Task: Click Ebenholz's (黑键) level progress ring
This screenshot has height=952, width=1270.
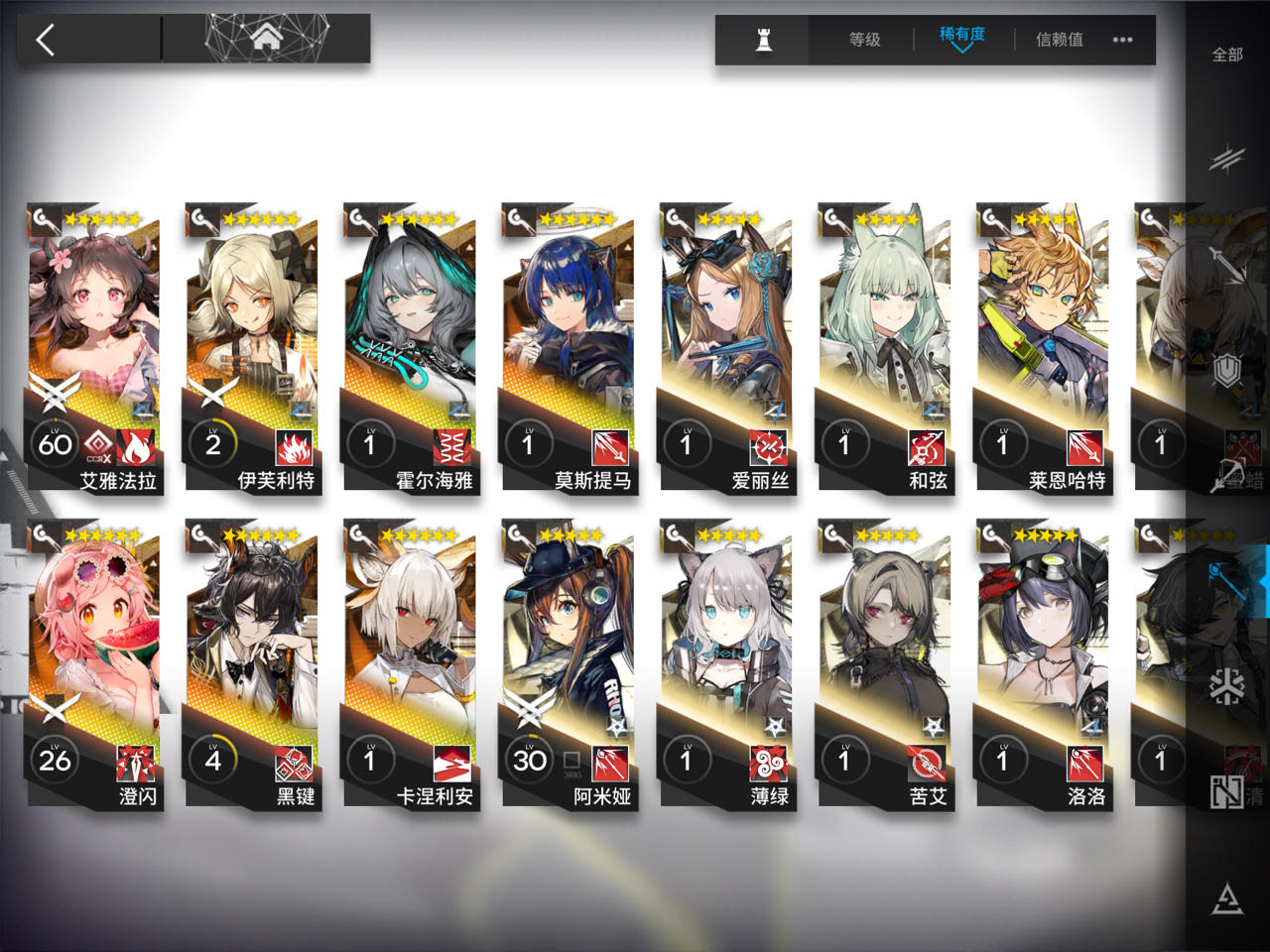Action: tap(213, 760)
